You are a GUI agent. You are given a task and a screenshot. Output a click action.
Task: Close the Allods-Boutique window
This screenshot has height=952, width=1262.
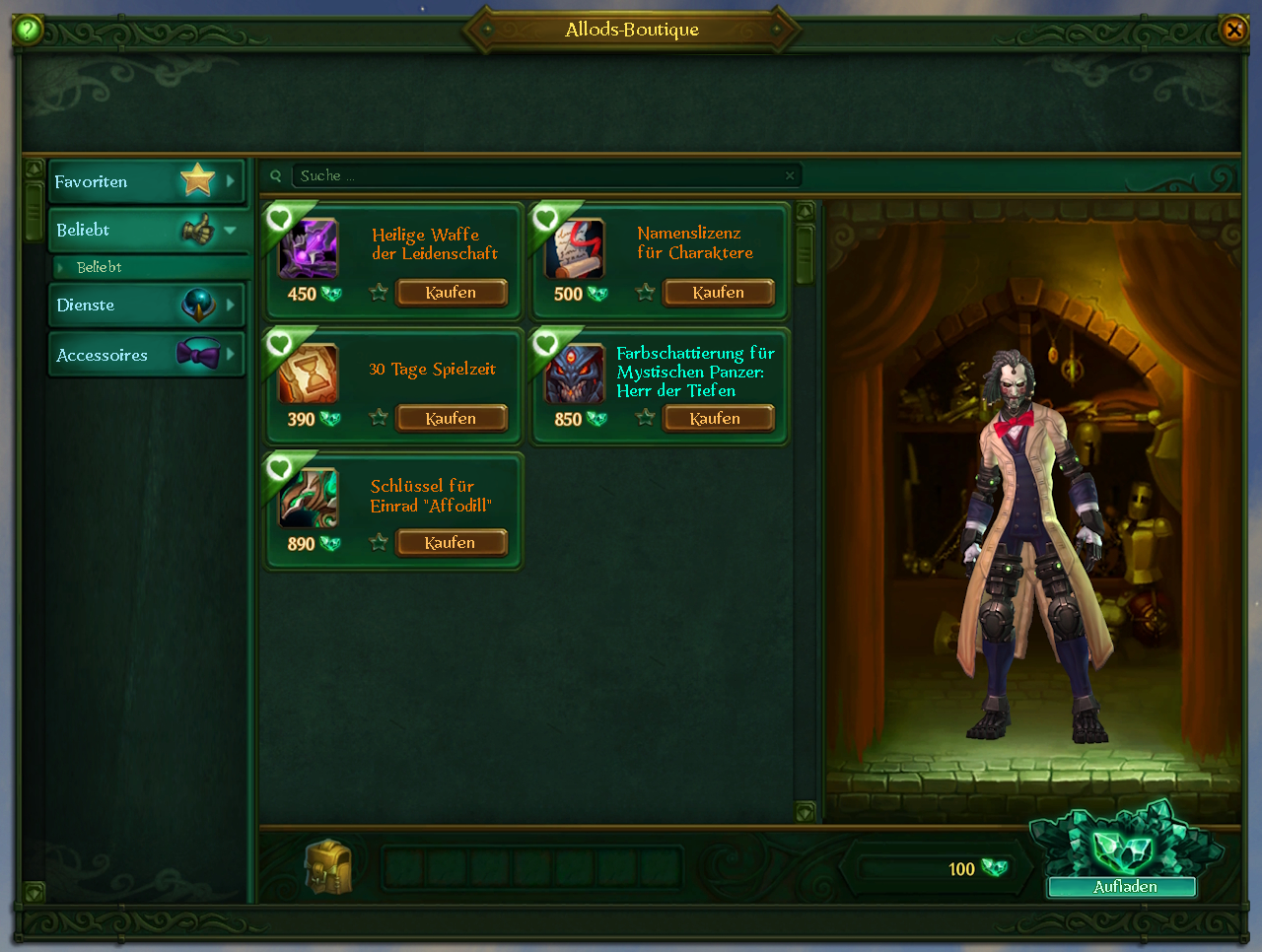pyautogui.click(x=1233, y=30)
